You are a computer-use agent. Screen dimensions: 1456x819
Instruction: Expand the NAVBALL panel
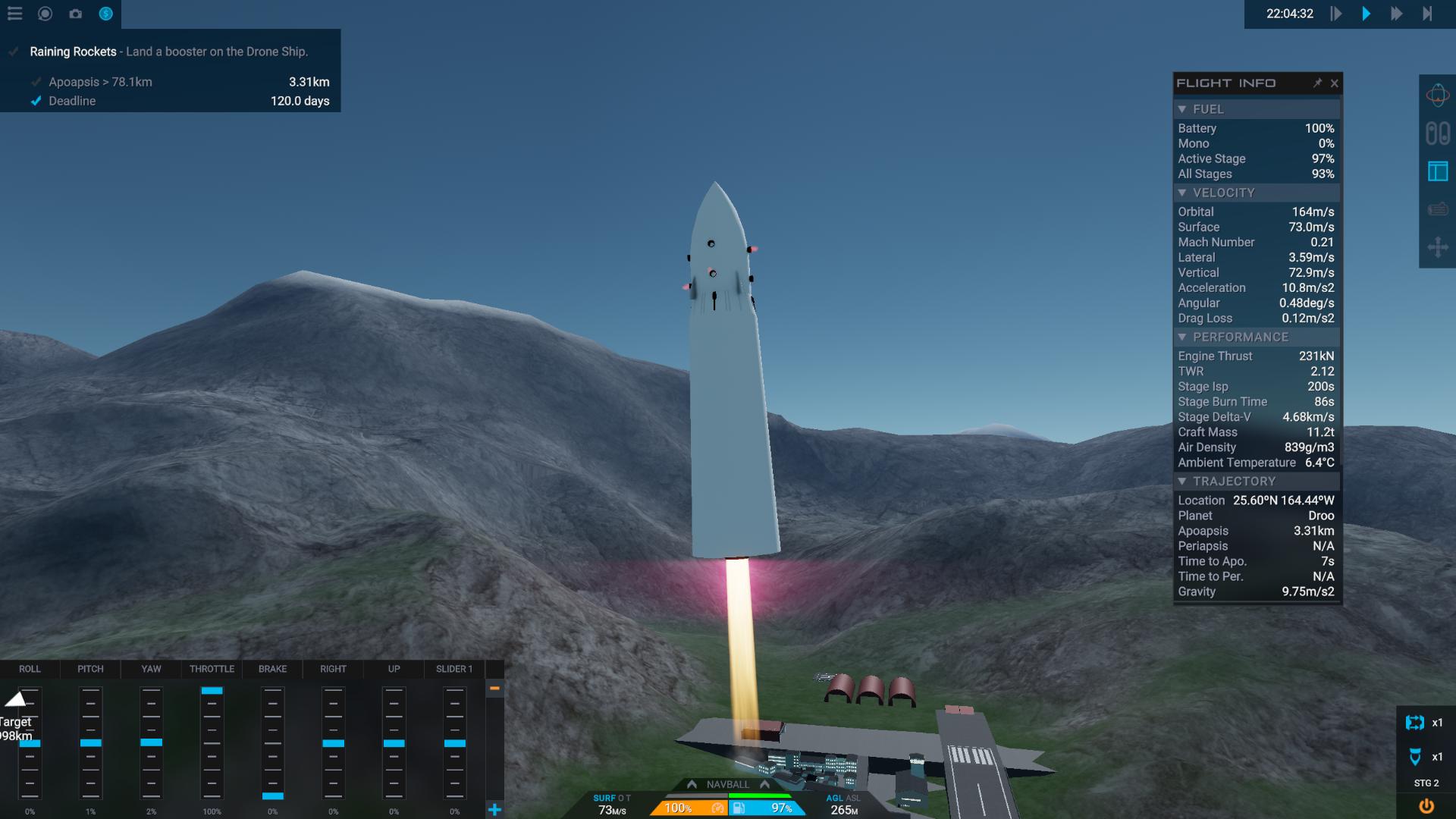coord(727,784)
